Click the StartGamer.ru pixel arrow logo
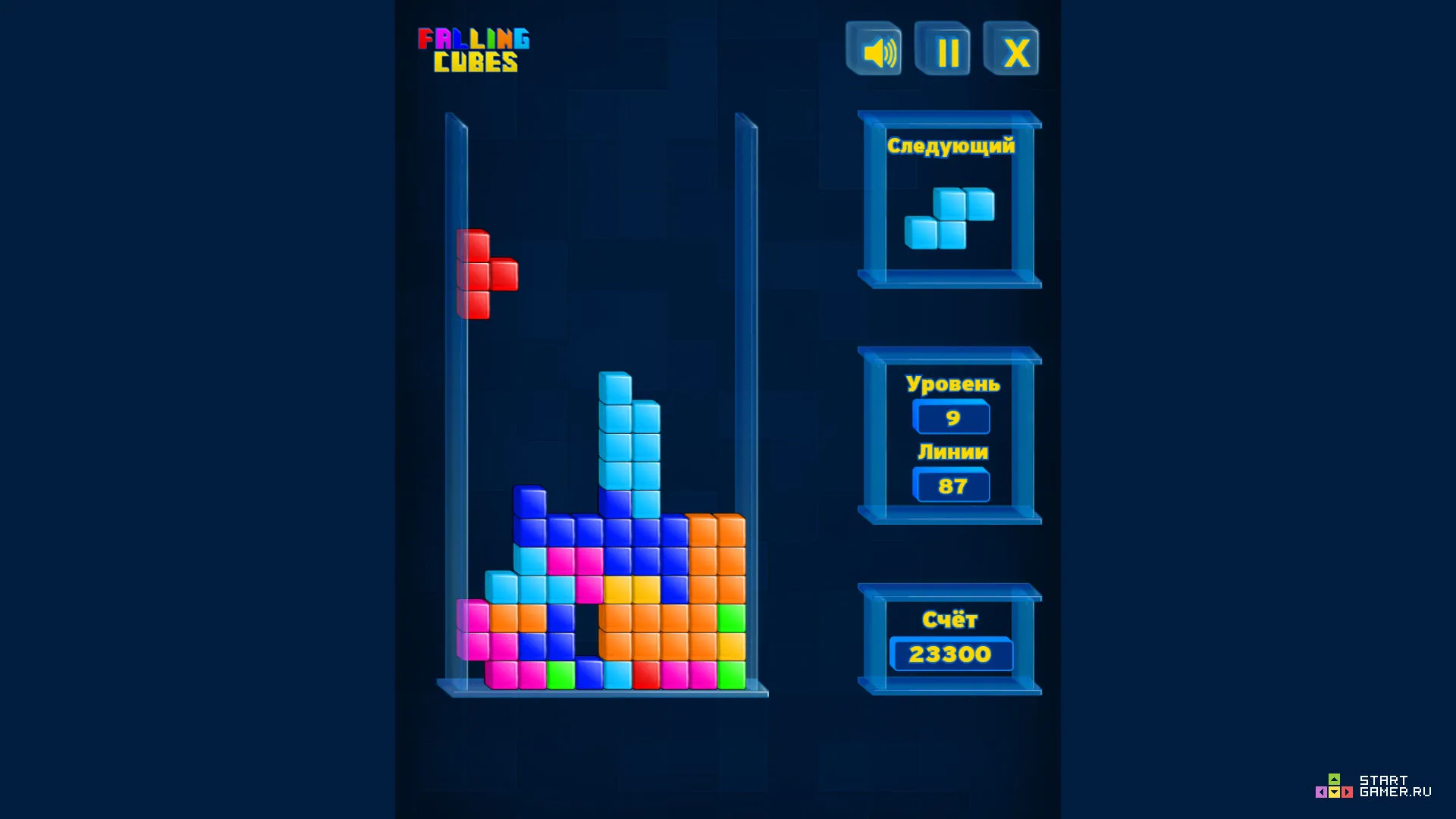This screenshot has width=1456, height=819. point(1334,787)
